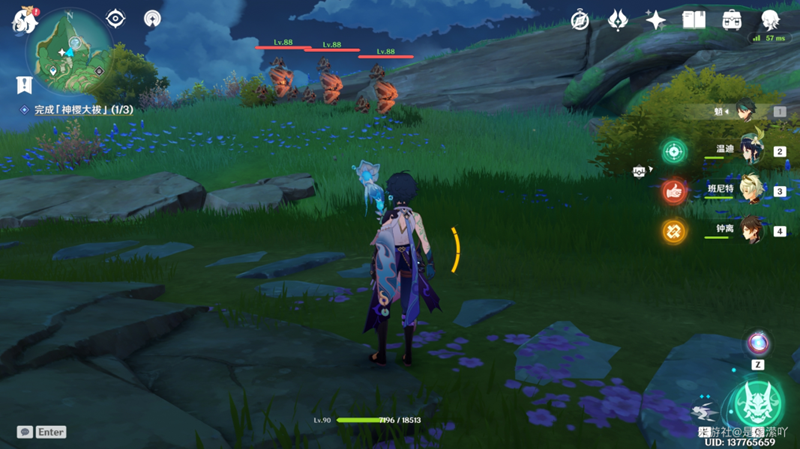
Task: Trigger 班尼特's red thumbs-up burst icon
Action: click(x=674, y=191)
